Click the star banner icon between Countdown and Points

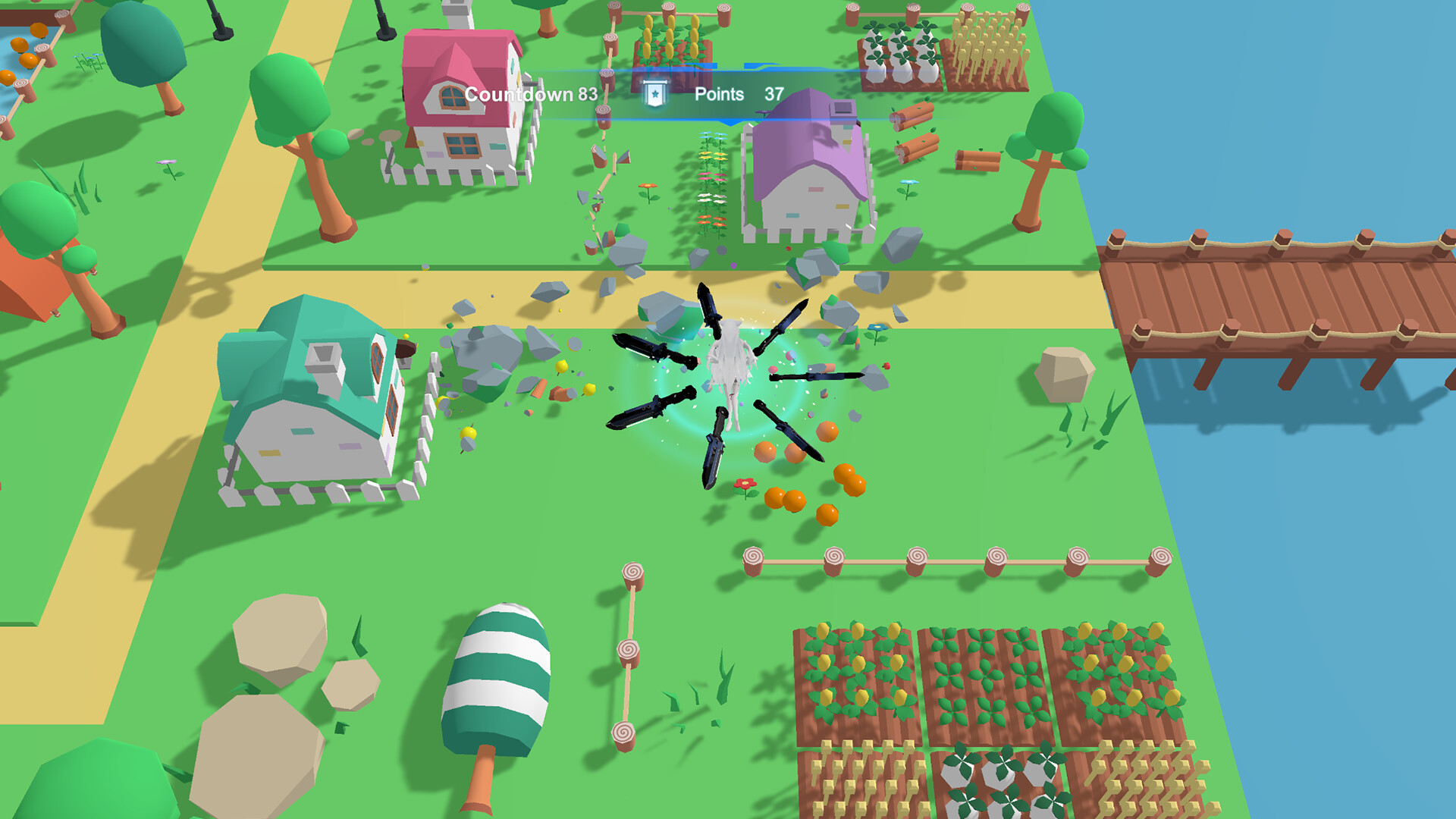(654, 93)
